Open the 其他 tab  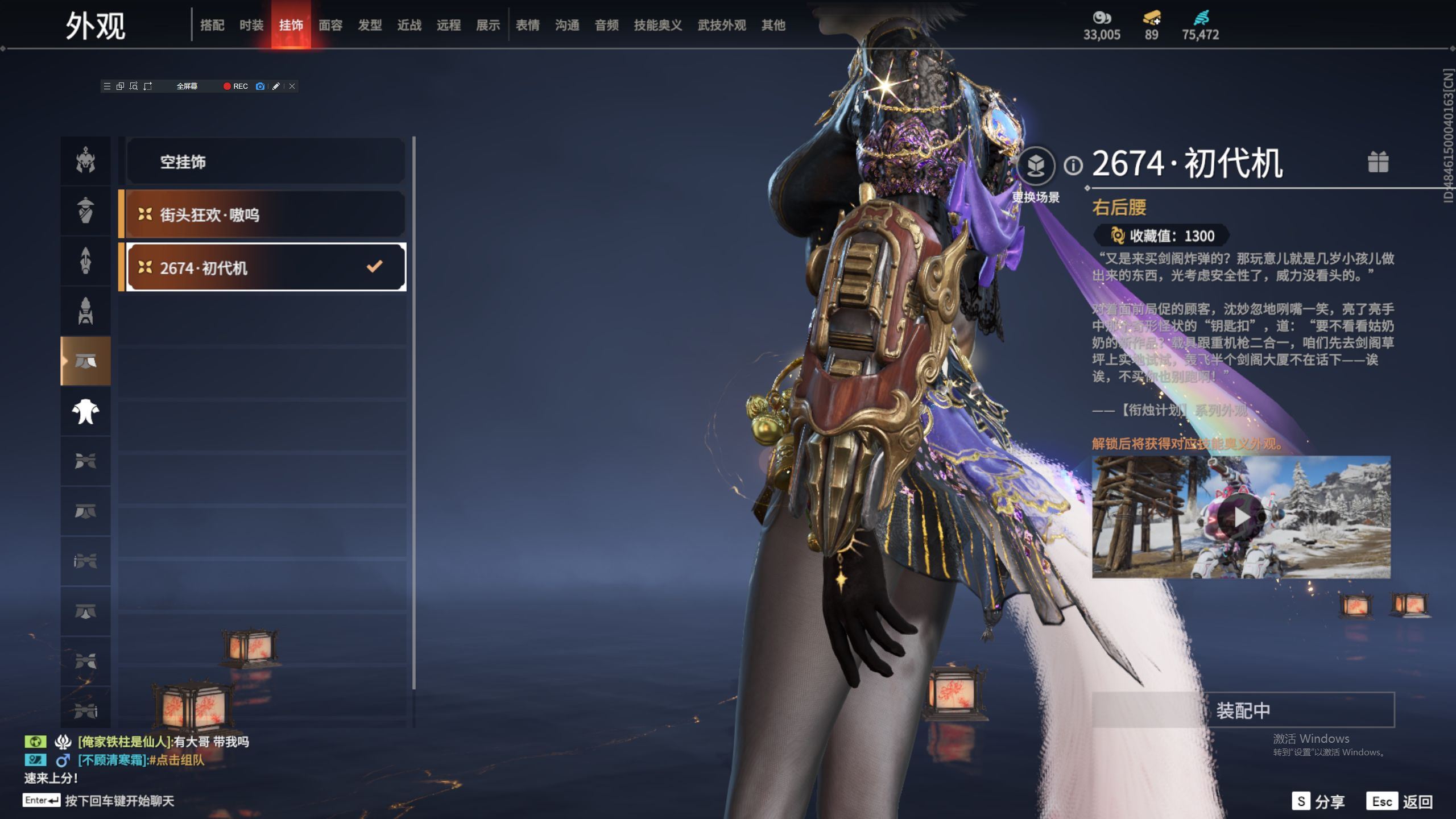point(773,25)
